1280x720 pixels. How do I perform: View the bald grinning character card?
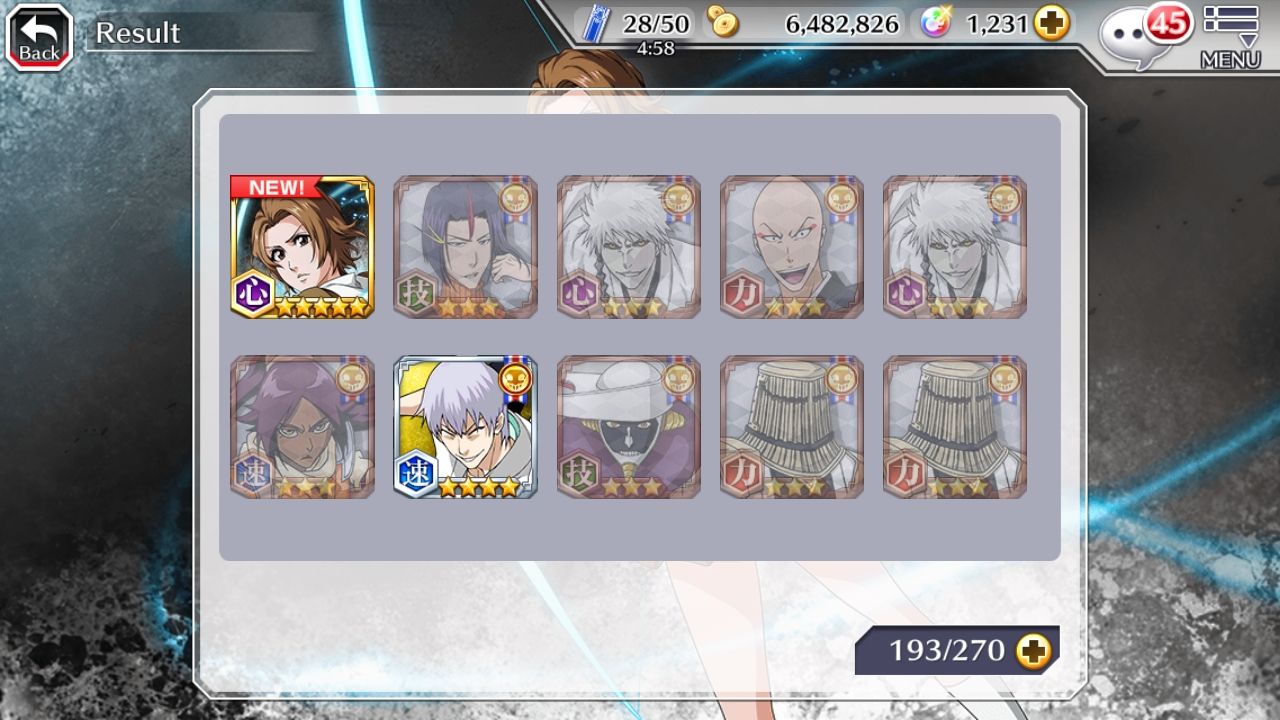tap(791, 247)
